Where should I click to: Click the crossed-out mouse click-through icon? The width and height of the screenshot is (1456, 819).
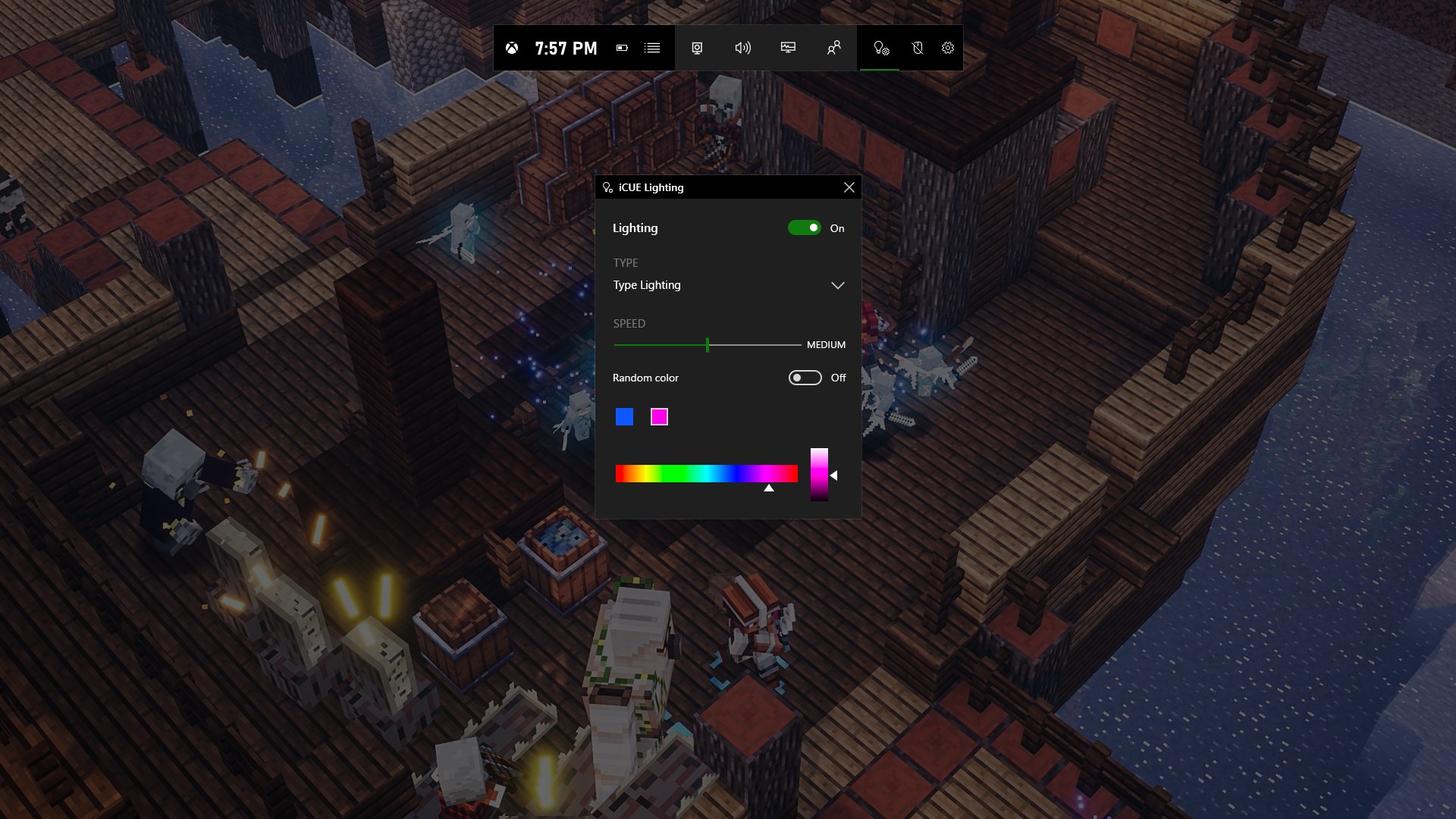click(x=917, y=48)
